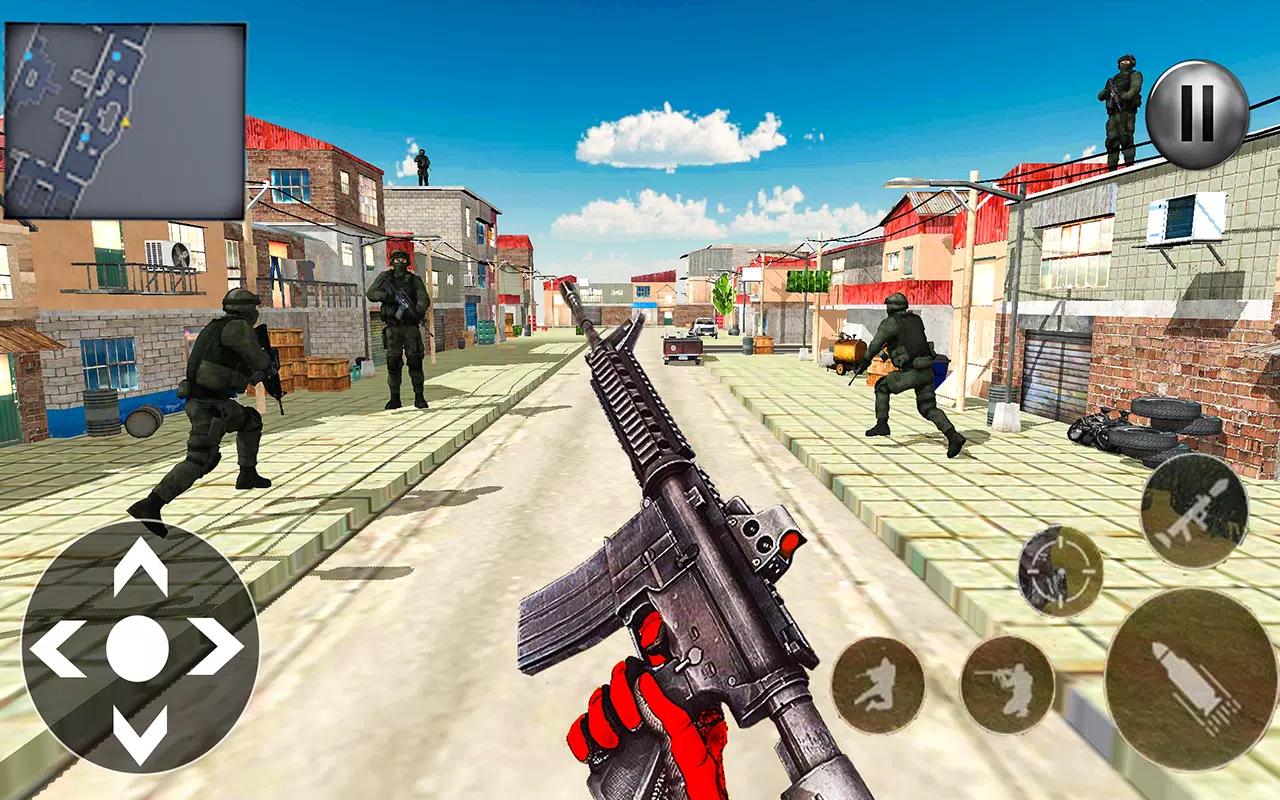The image size is (1280, 800).
Task: Move right using the right arrow
Action: point(210,645)
